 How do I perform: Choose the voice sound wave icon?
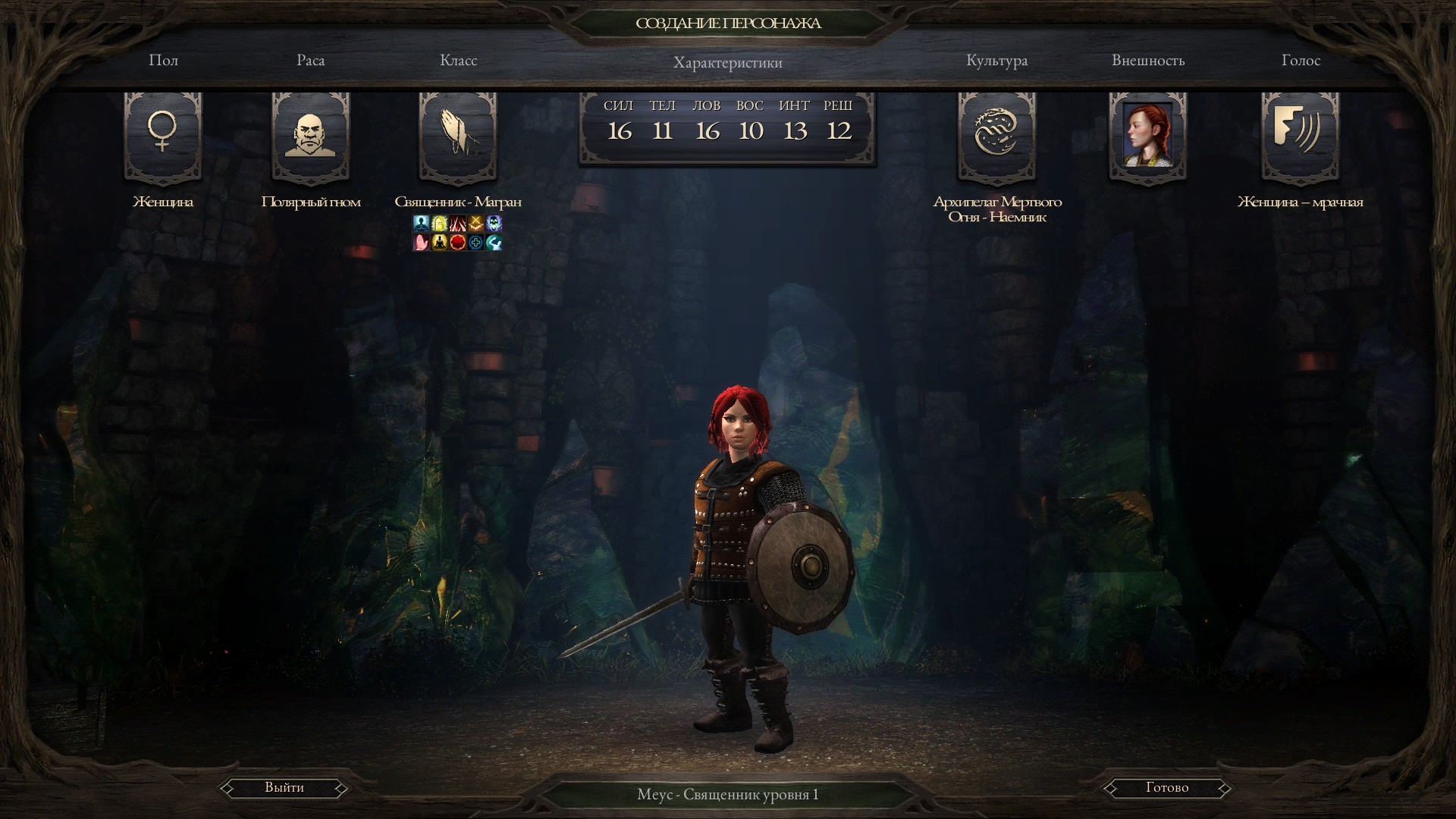pos(1300,133)
